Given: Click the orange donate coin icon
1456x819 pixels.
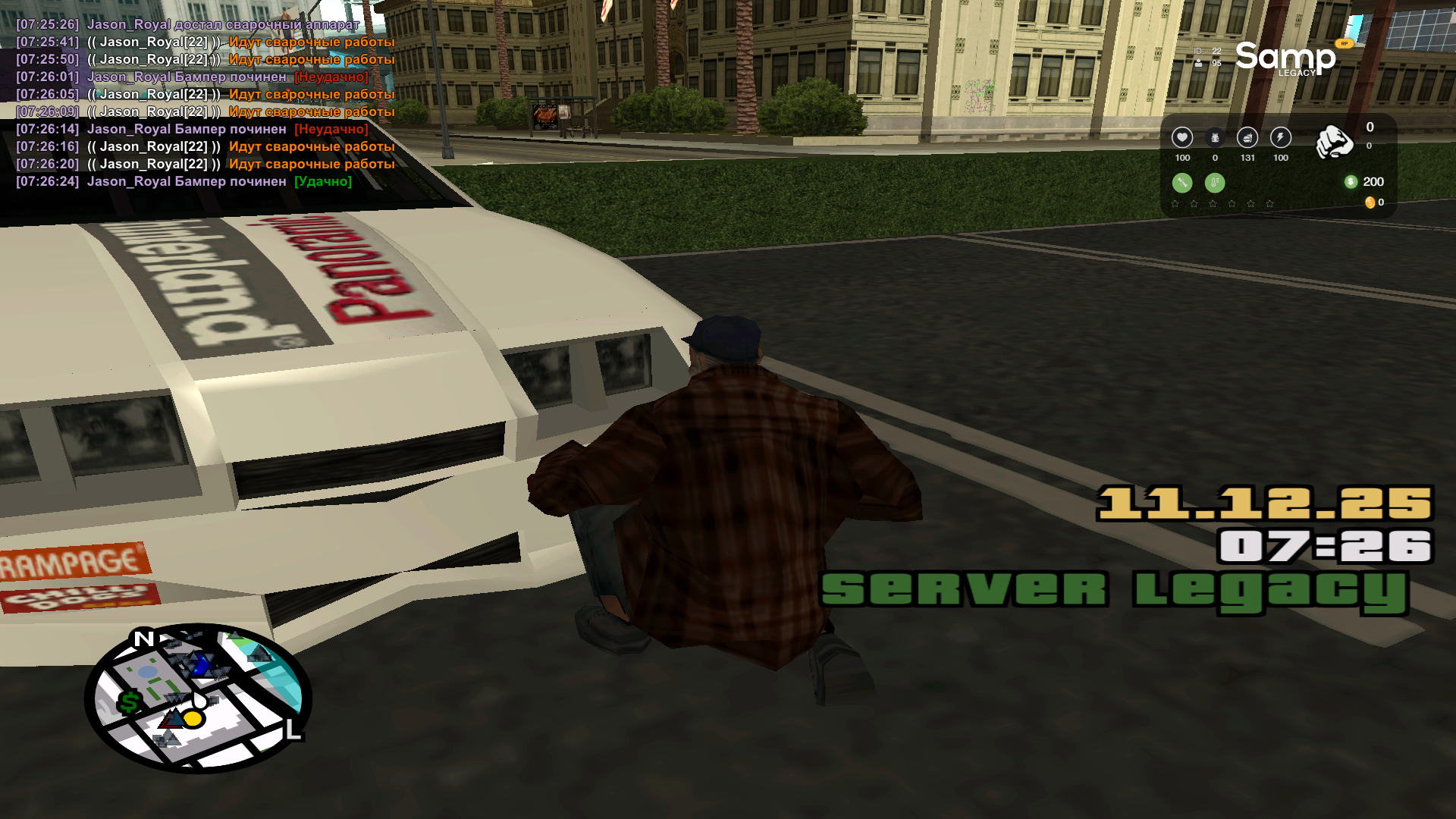Looking at the screenshot, I should tap(1370, 202).
